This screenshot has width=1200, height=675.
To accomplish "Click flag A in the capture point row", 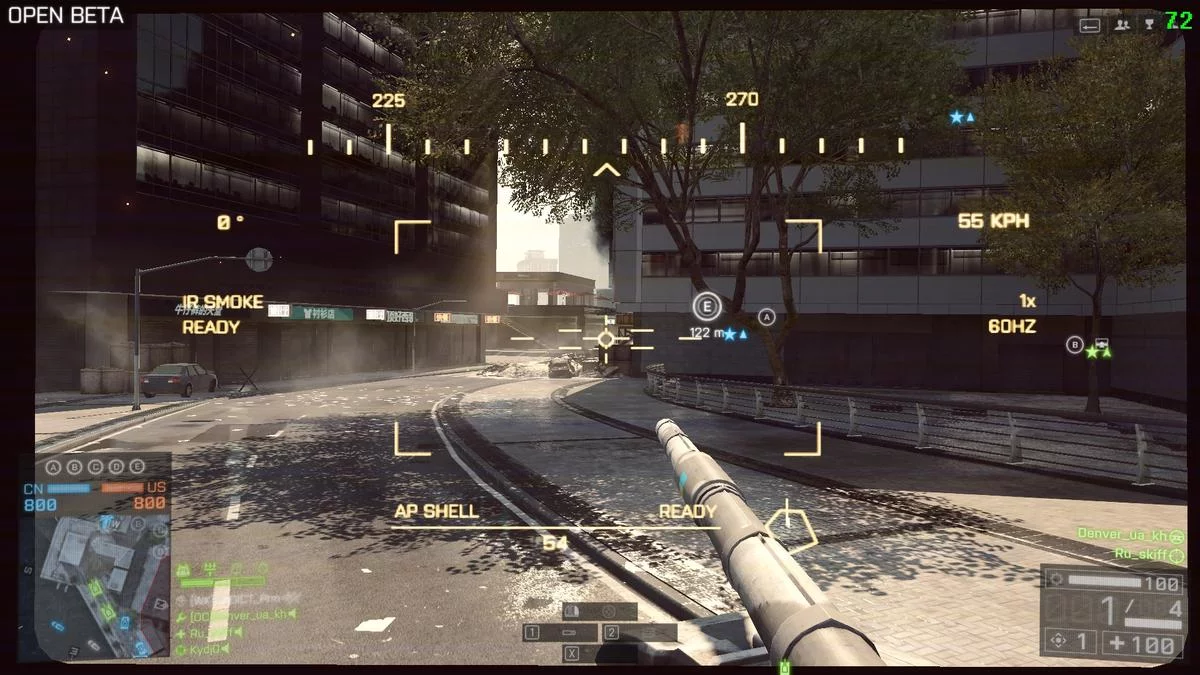I will (55, 467).
